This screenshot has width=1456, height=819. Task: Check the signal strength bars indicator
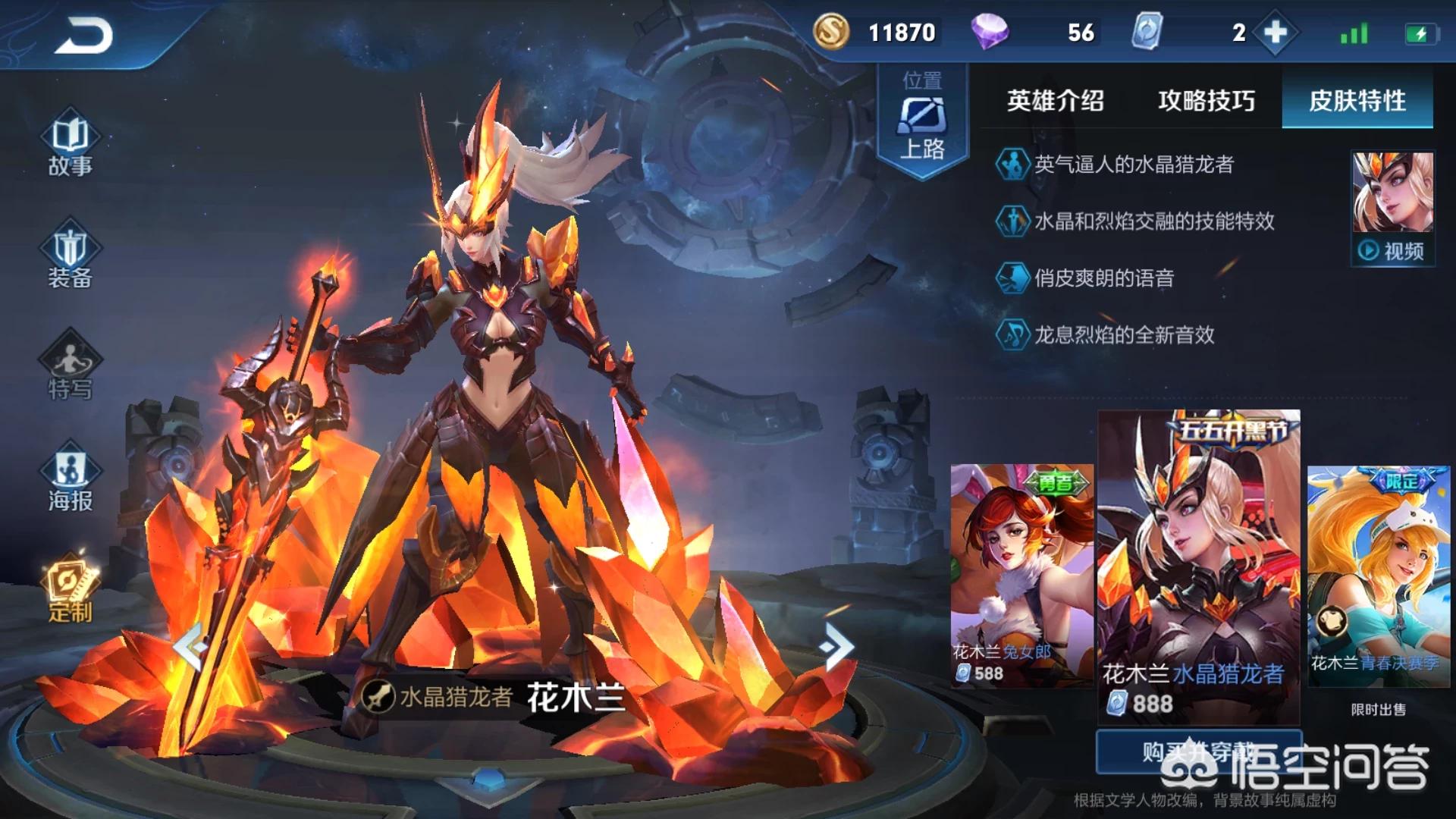(1354, 33)
